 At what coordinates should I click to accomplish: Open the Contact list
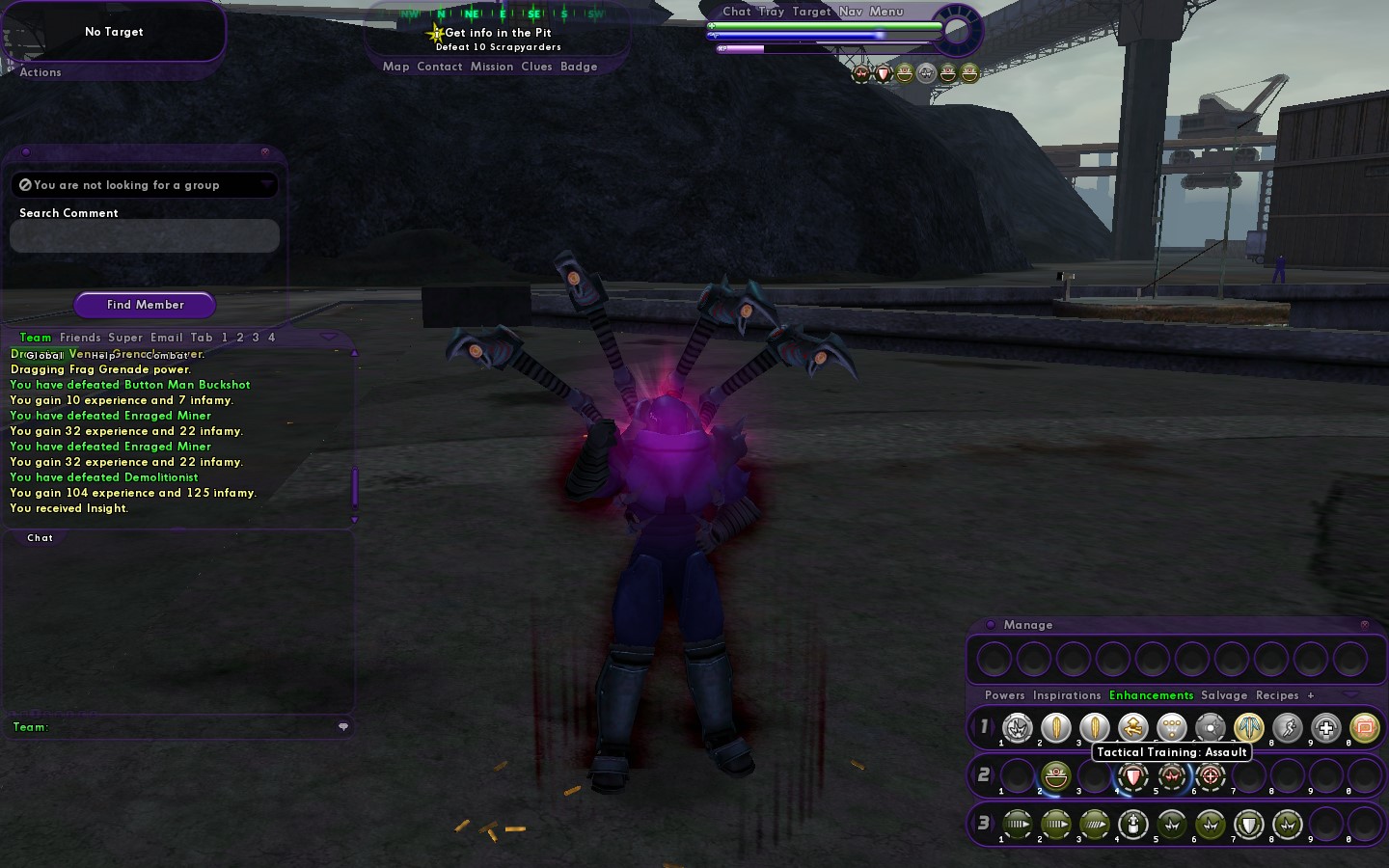point(440,67)
